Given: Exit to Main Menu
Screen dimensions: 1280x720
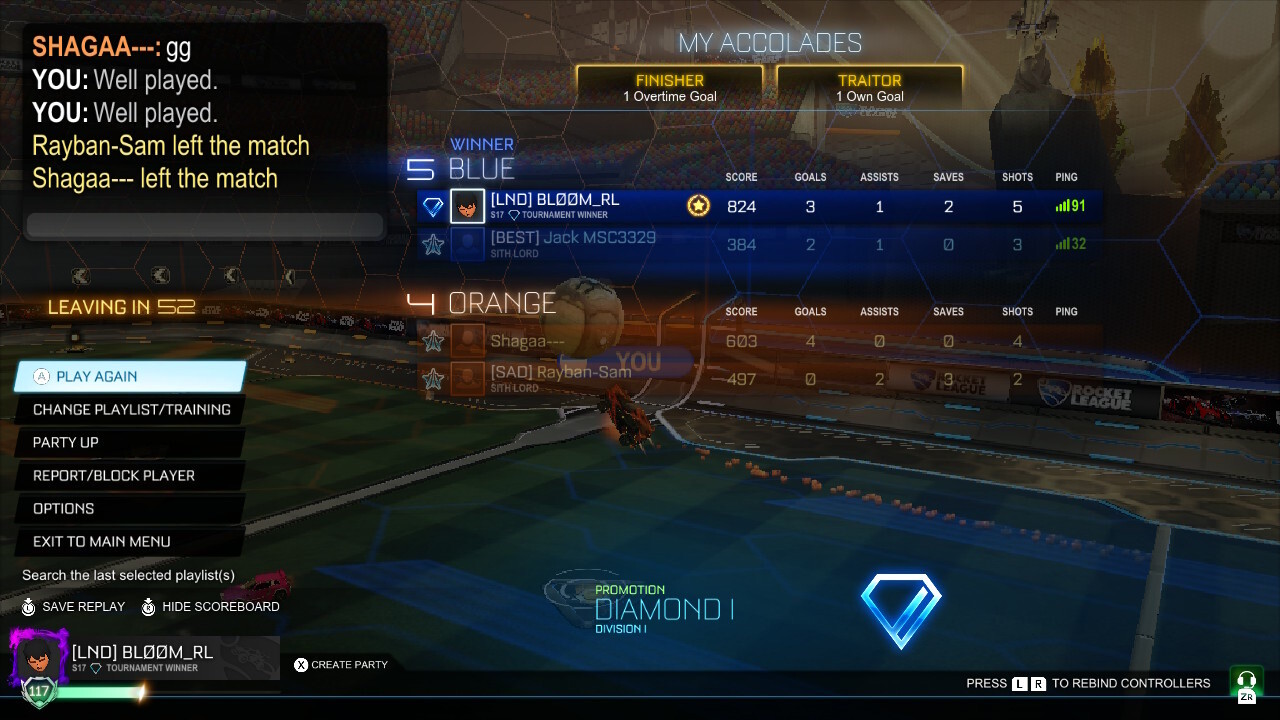Looking at the screenshot, I should [130, 541].
